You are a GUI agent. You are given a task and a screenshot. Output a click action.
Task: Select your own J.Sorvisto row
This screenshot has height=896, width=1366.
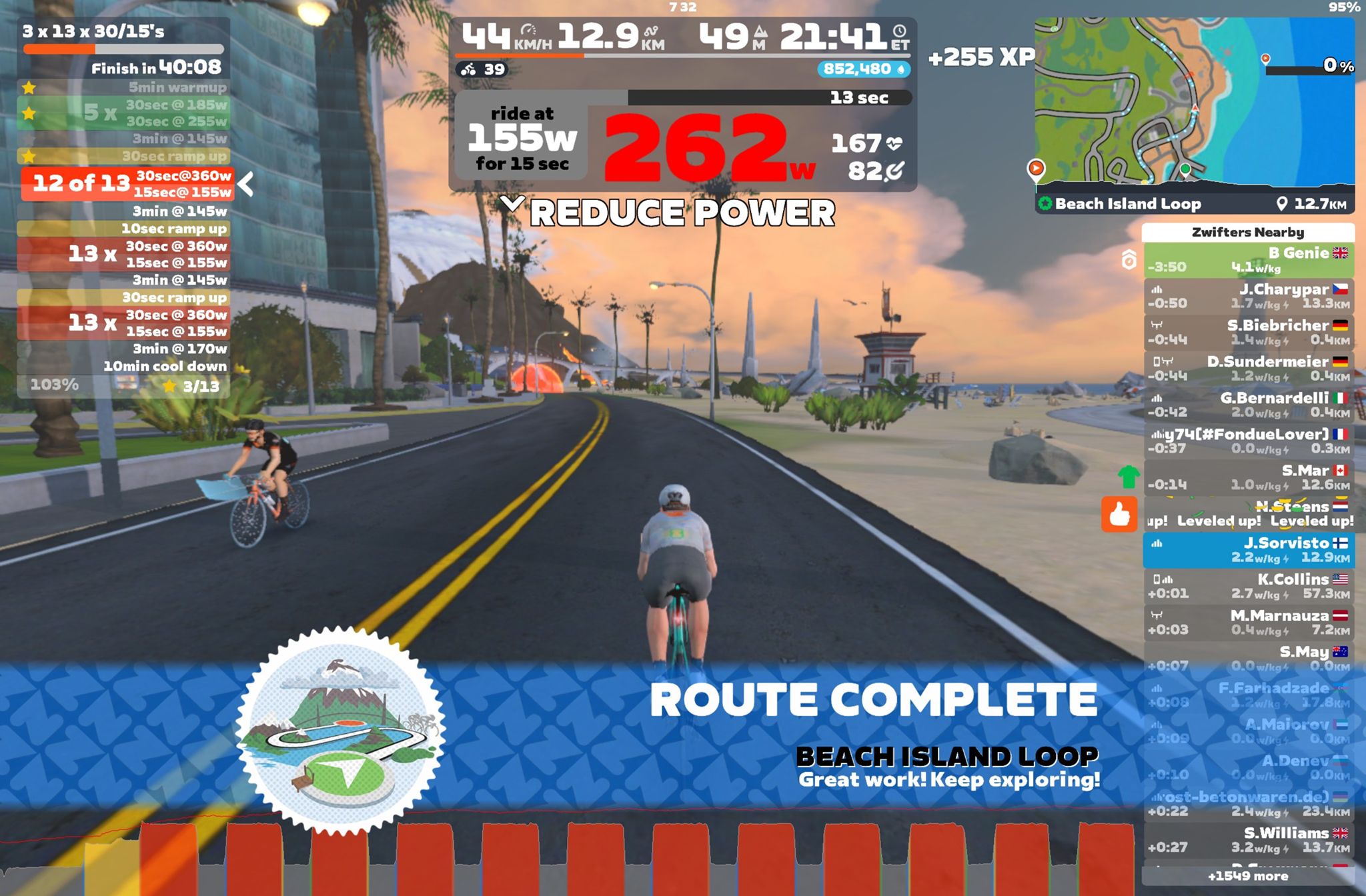(1248, 550)
